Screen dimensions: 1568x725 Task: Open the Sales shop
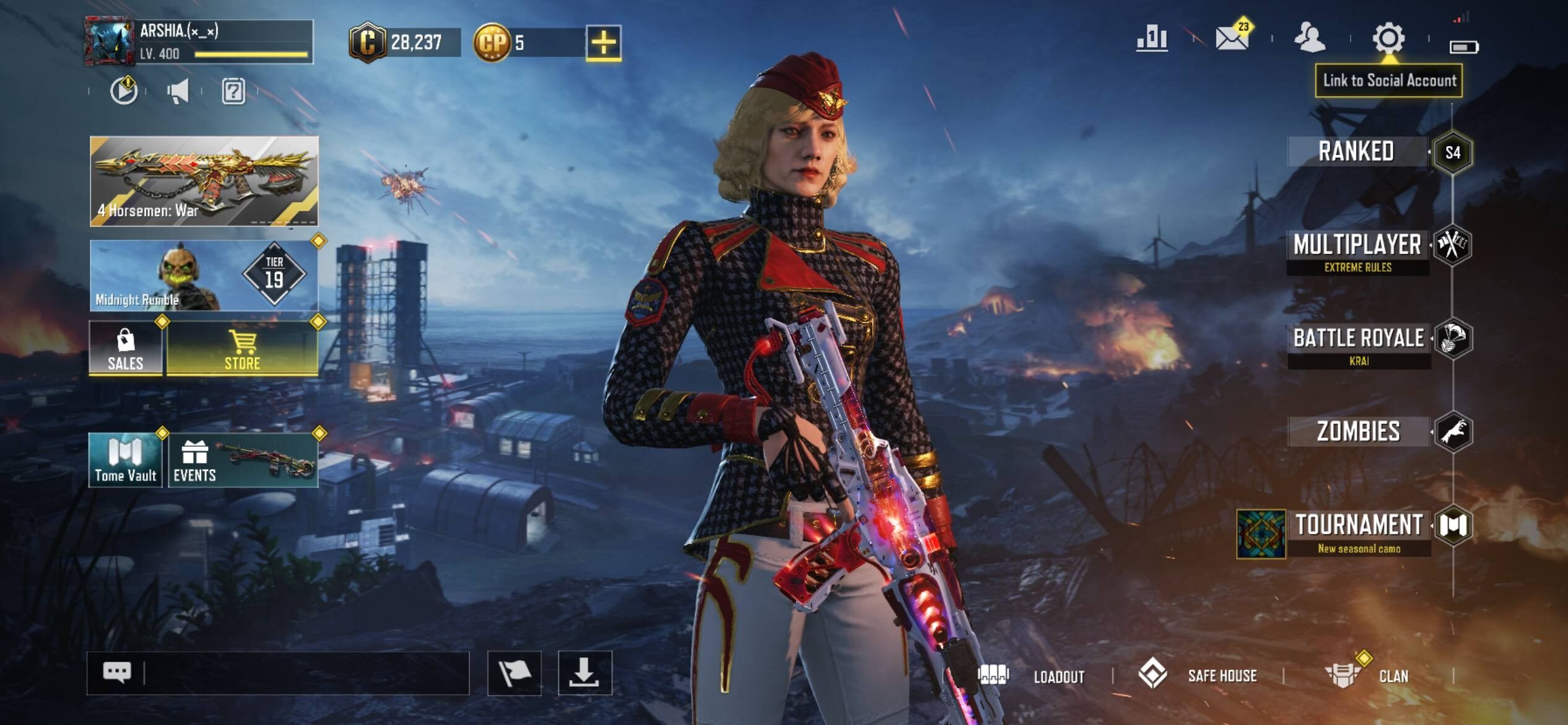126,348
